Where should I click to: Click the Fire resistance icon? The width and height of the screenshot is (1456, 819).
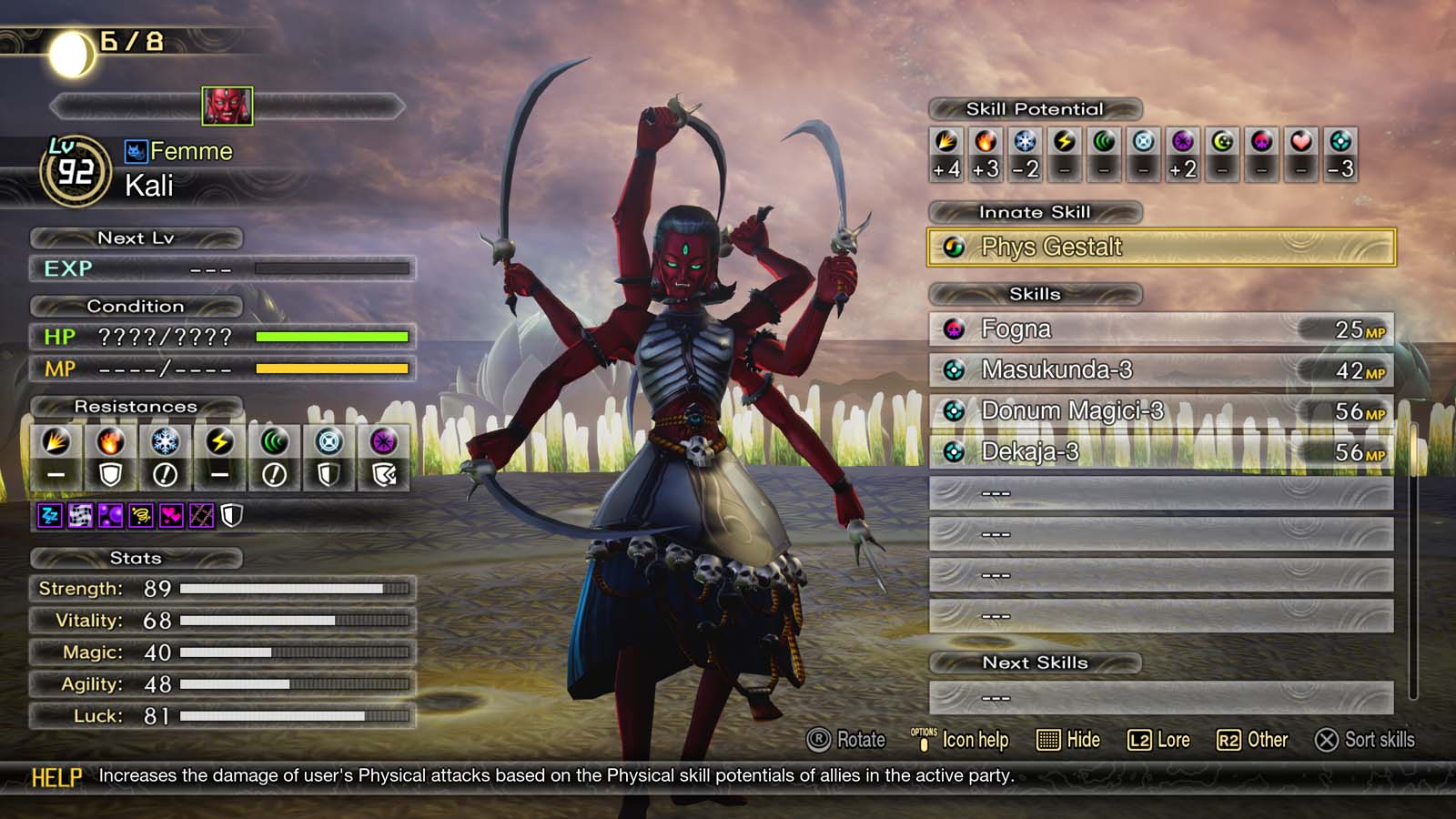tap(110, 442)
